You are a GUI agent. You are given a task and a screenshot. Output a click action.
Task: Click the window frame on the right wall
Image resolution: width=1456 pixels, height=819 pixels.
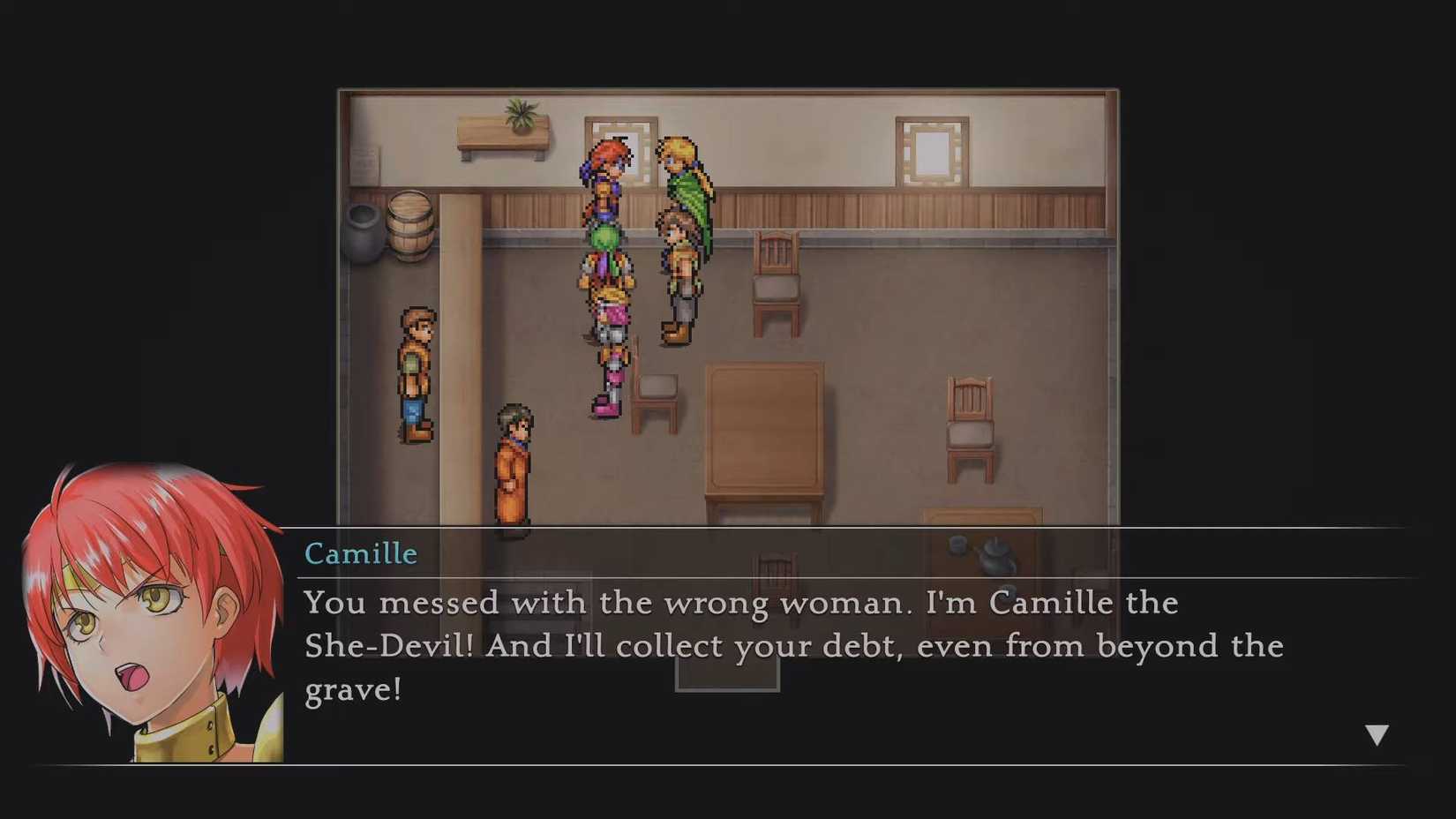(932, 150)
